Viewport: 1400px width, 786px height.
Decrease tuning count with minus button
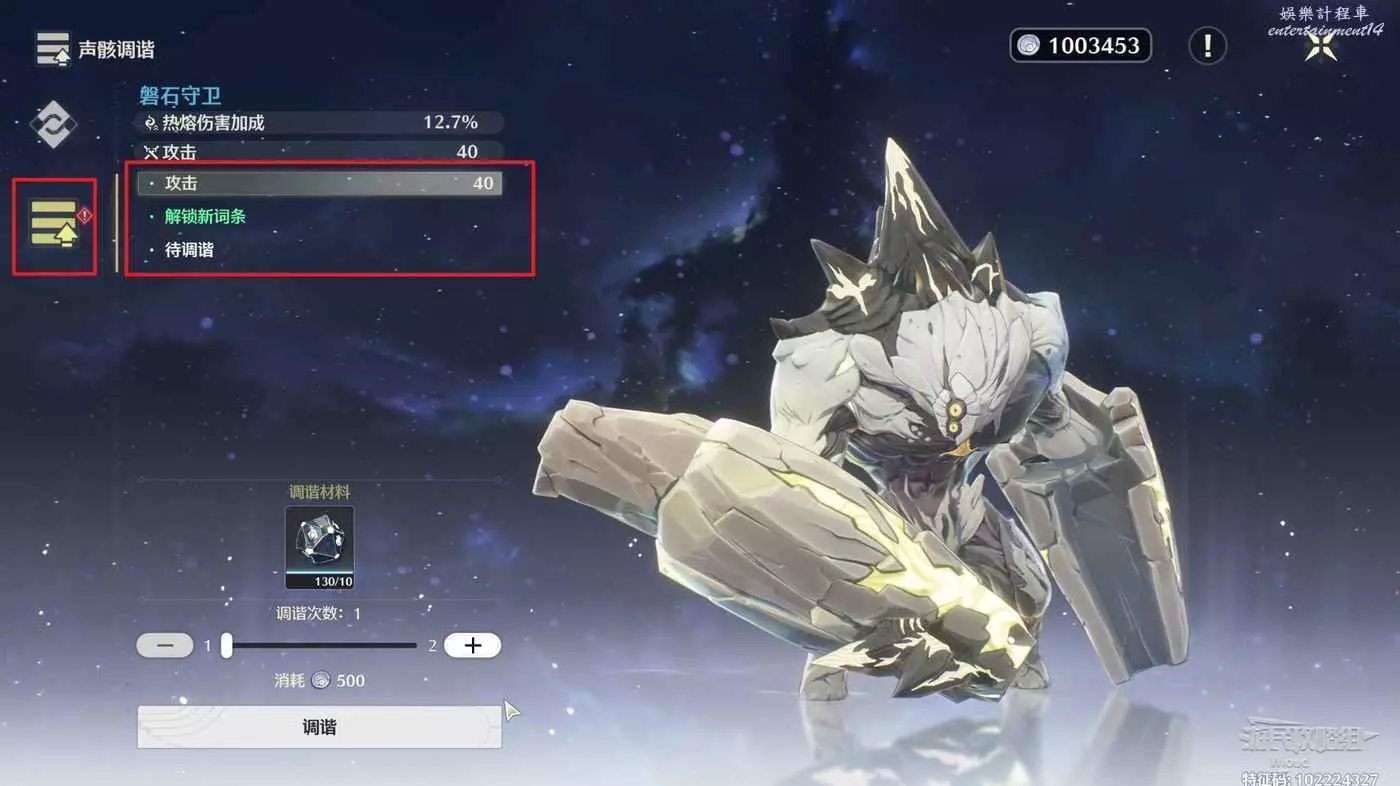(165, 646)
